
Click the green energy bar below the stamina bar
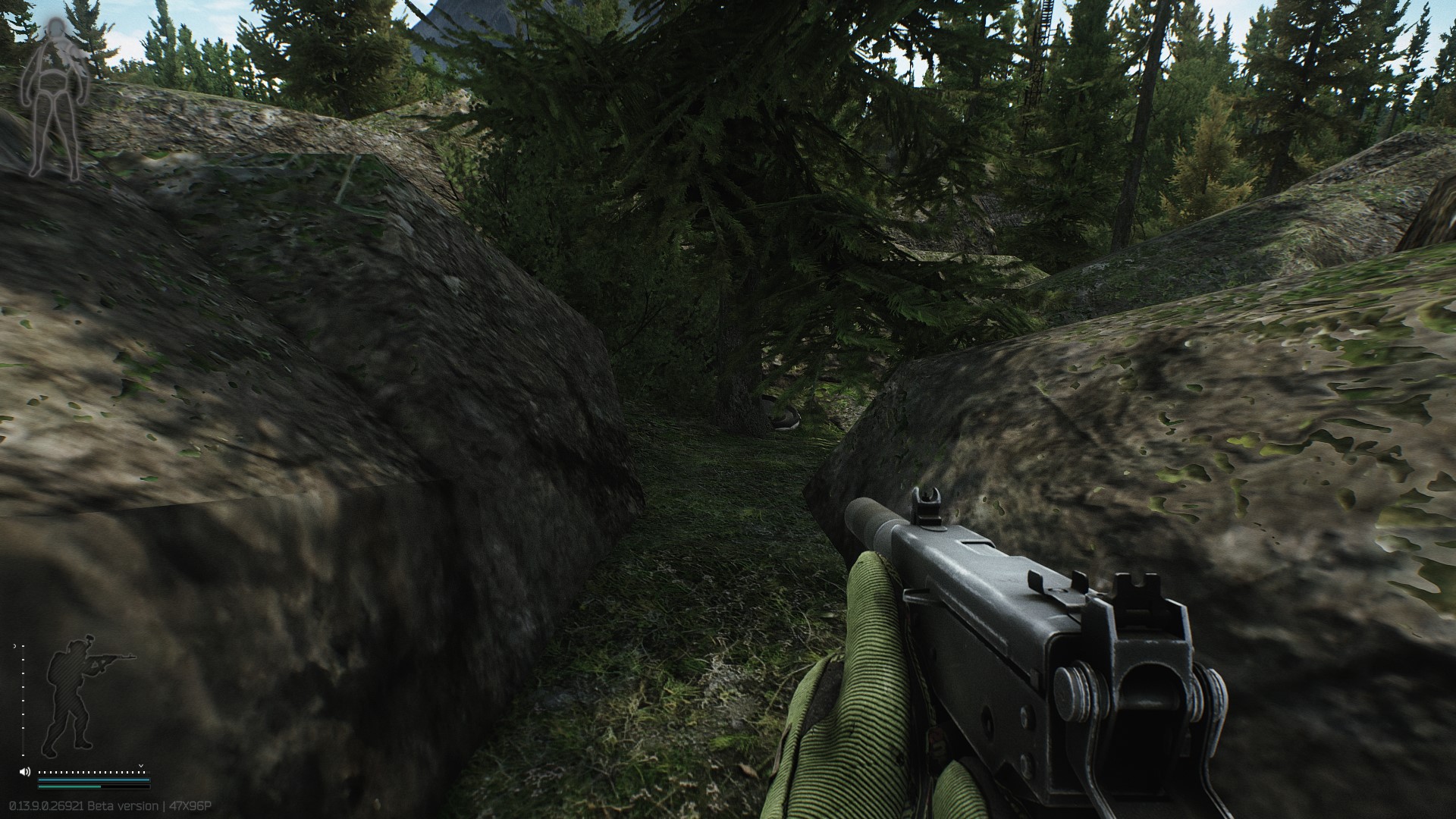click(93, 786)
